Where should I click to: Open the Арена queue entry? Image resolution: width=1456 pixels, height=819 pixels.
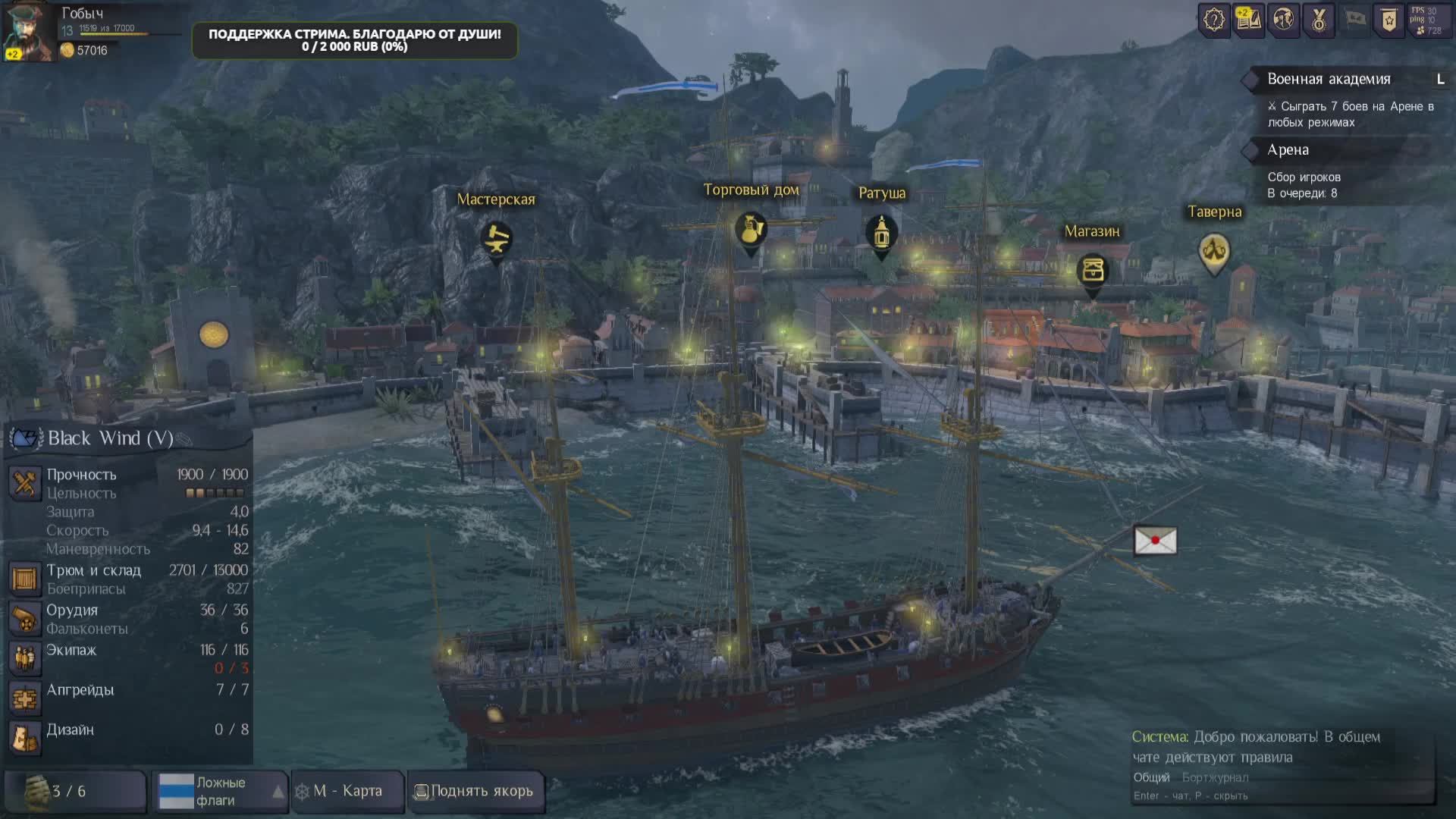(1288, 150)
